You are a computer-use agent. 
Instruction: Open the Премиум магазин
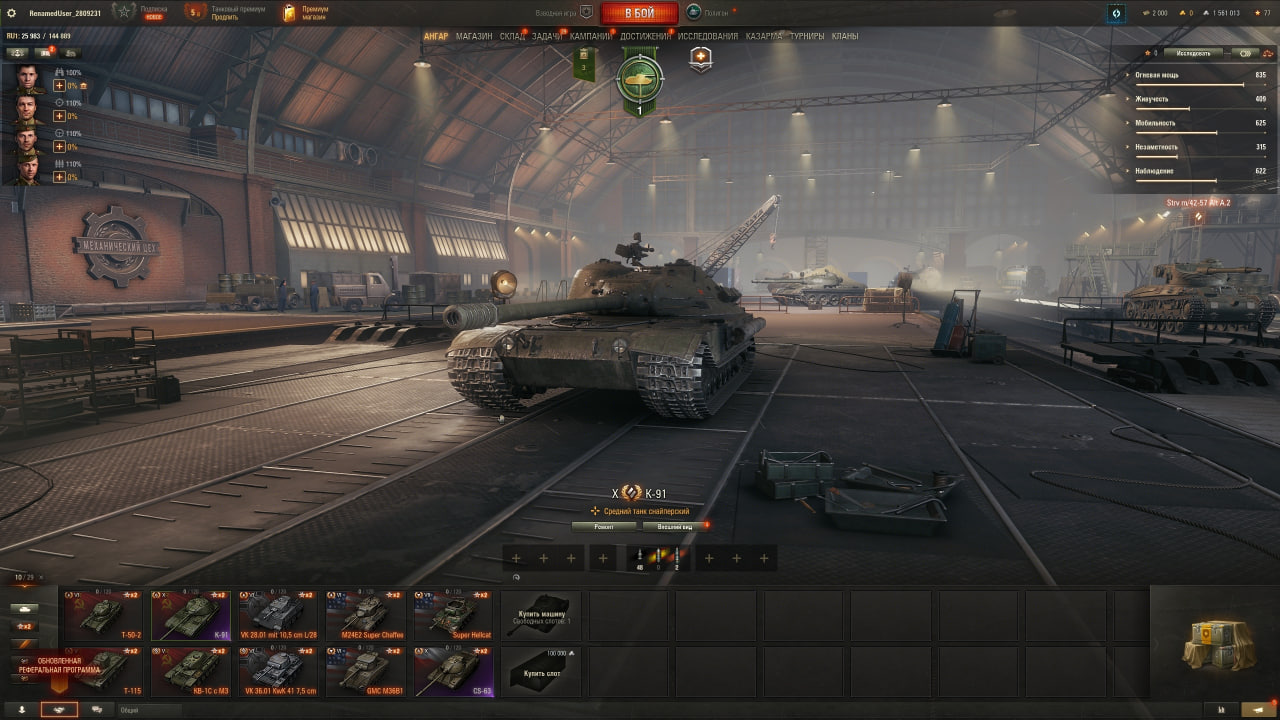[x=306, y=12]
